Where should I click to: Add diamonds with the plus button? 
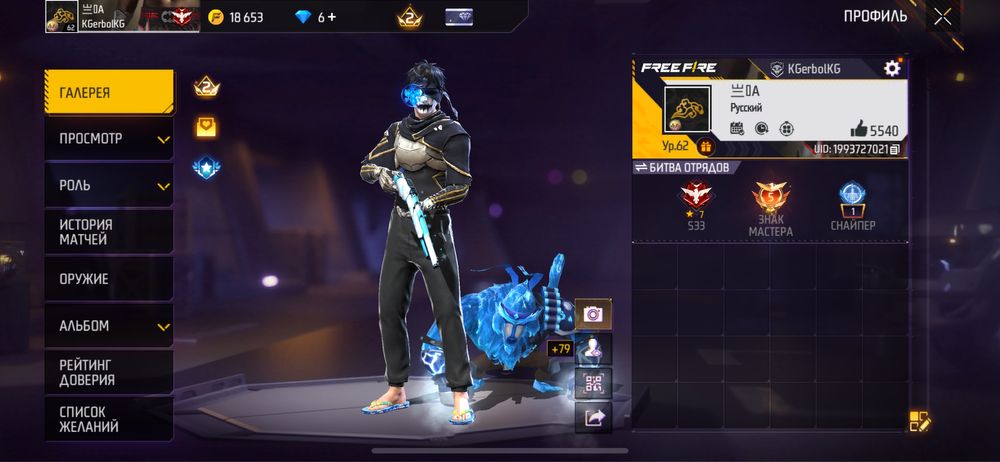pyautogui.click(x=331, y=17)
